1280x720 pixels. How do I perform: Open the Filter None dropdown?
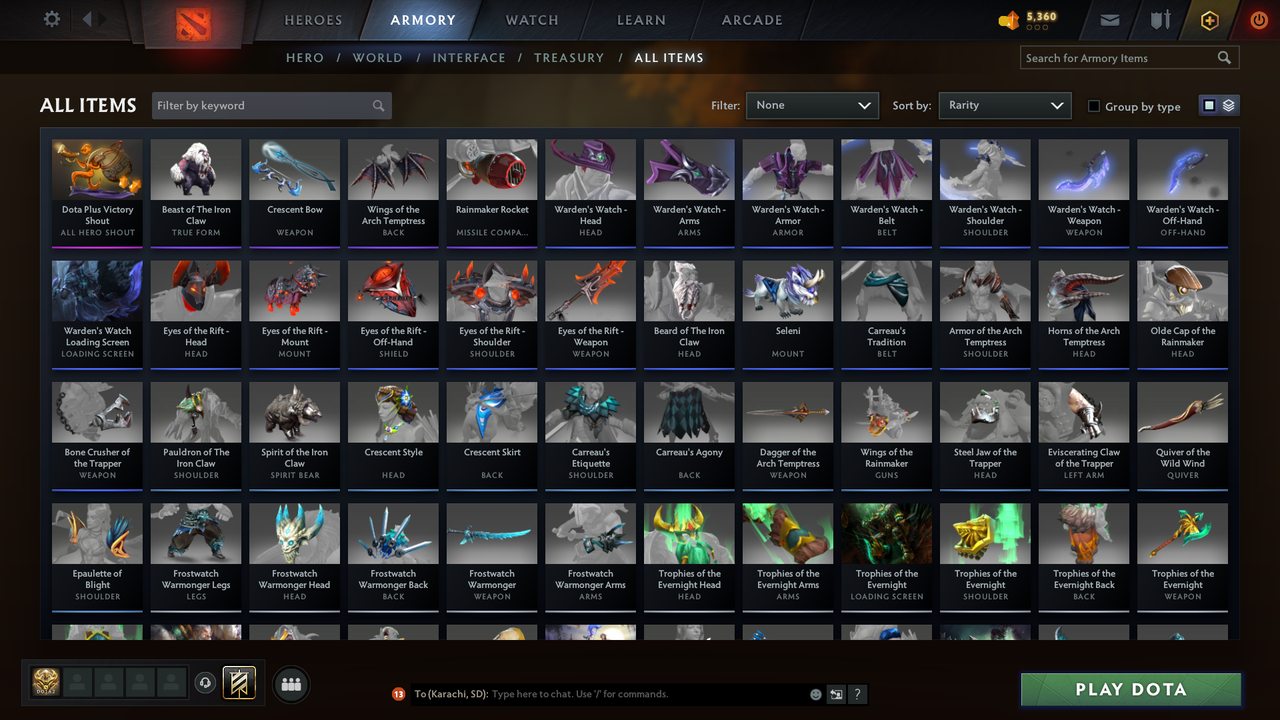coord(812,104)
